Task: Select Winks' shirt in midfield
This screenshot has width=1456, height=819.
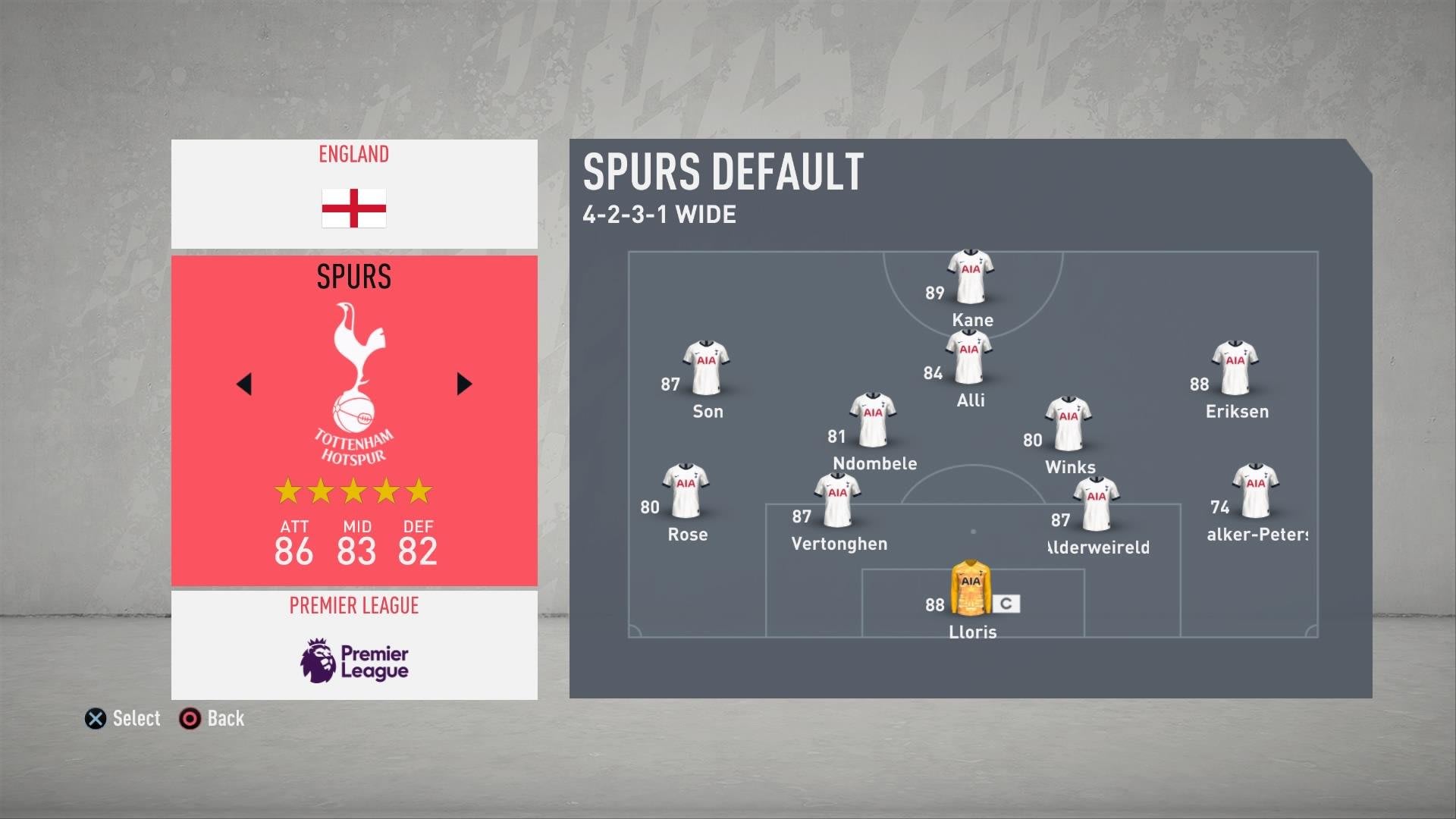Action: [x=1068, y=424]
